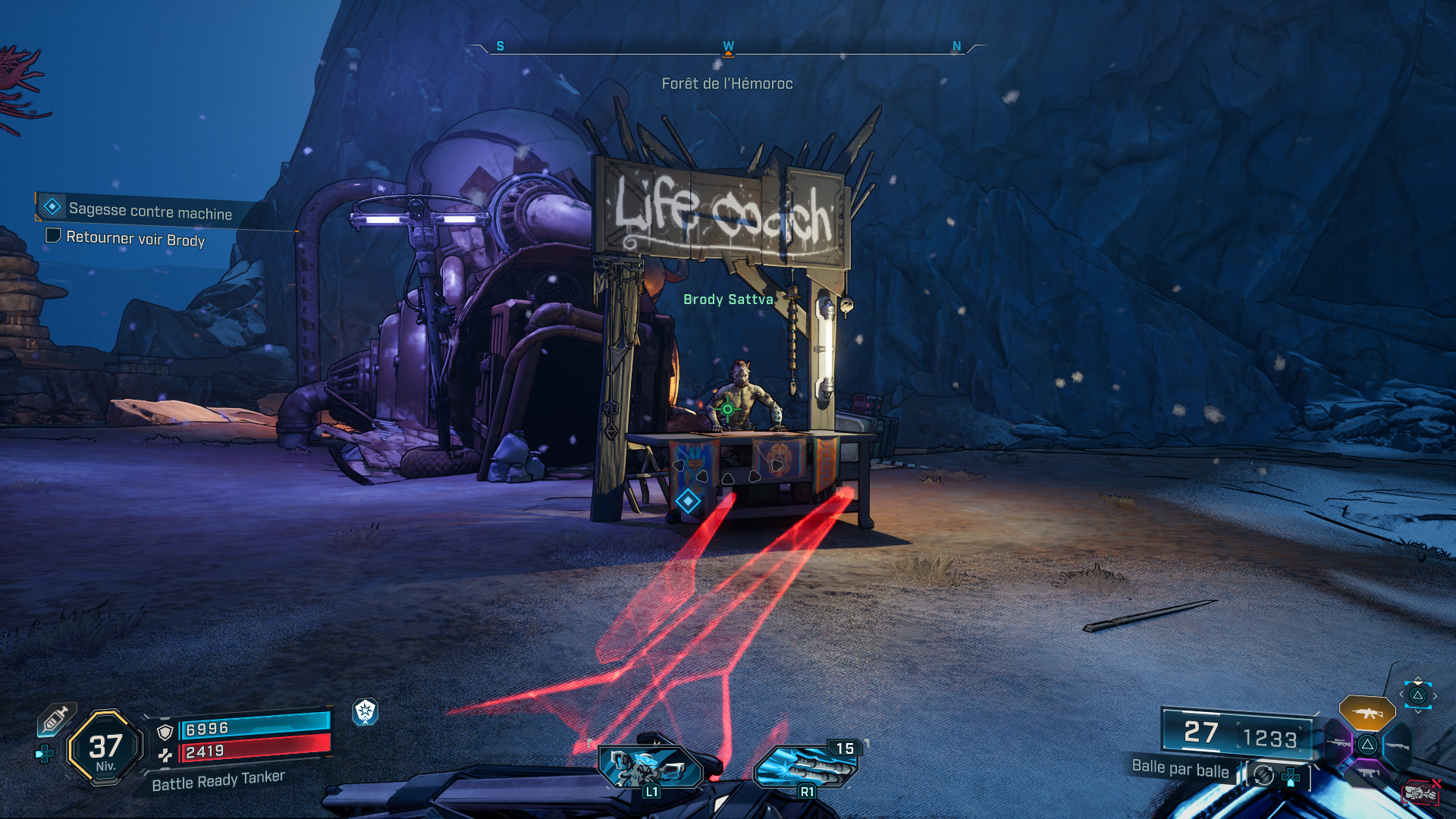The width and height of the screenshot is (1456, 819).
Task: Activate the missile ordnance ability icon
Action: pyautogui.click(x=805, y=767)
